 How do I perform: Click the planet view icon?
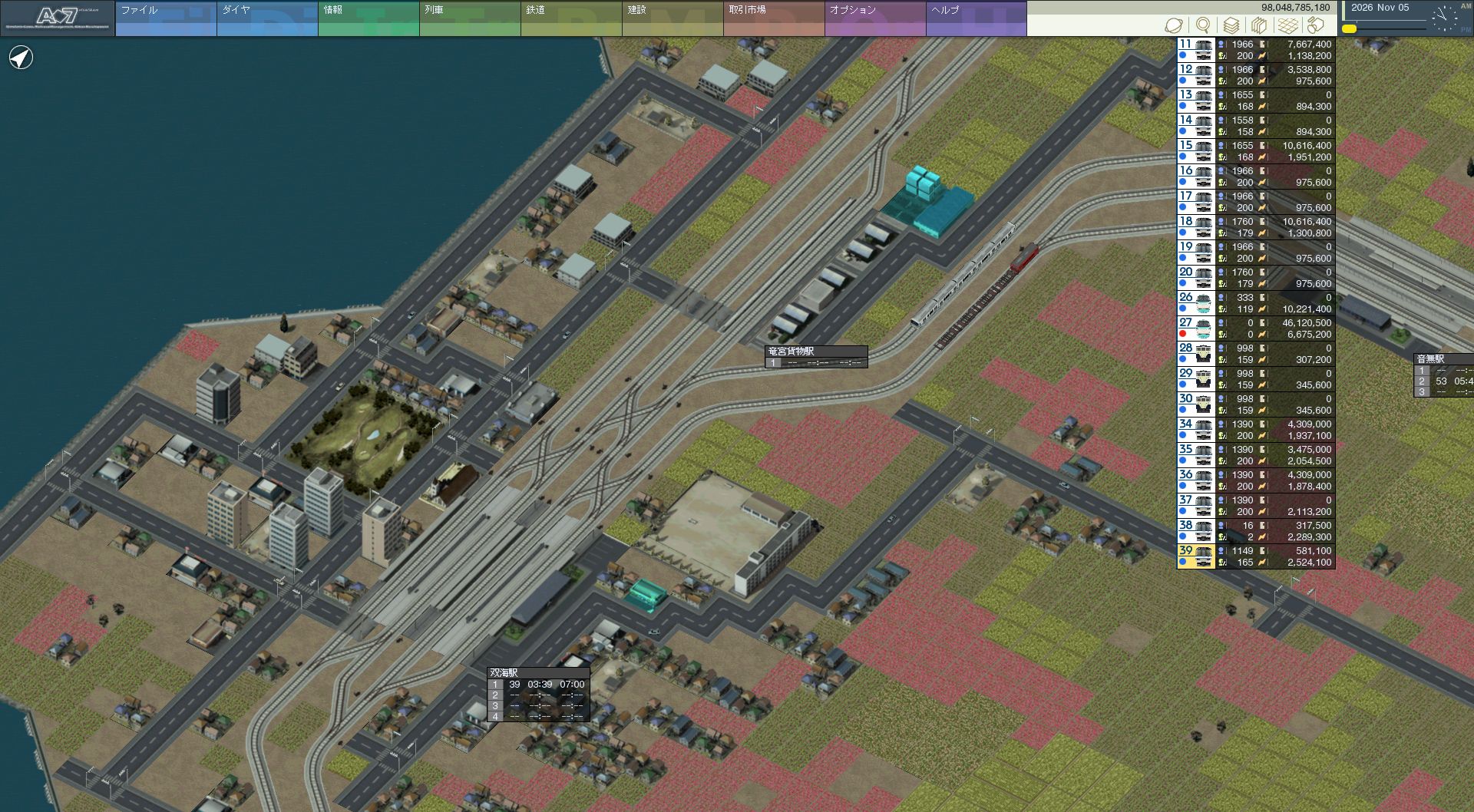(x=1173, y=25)
